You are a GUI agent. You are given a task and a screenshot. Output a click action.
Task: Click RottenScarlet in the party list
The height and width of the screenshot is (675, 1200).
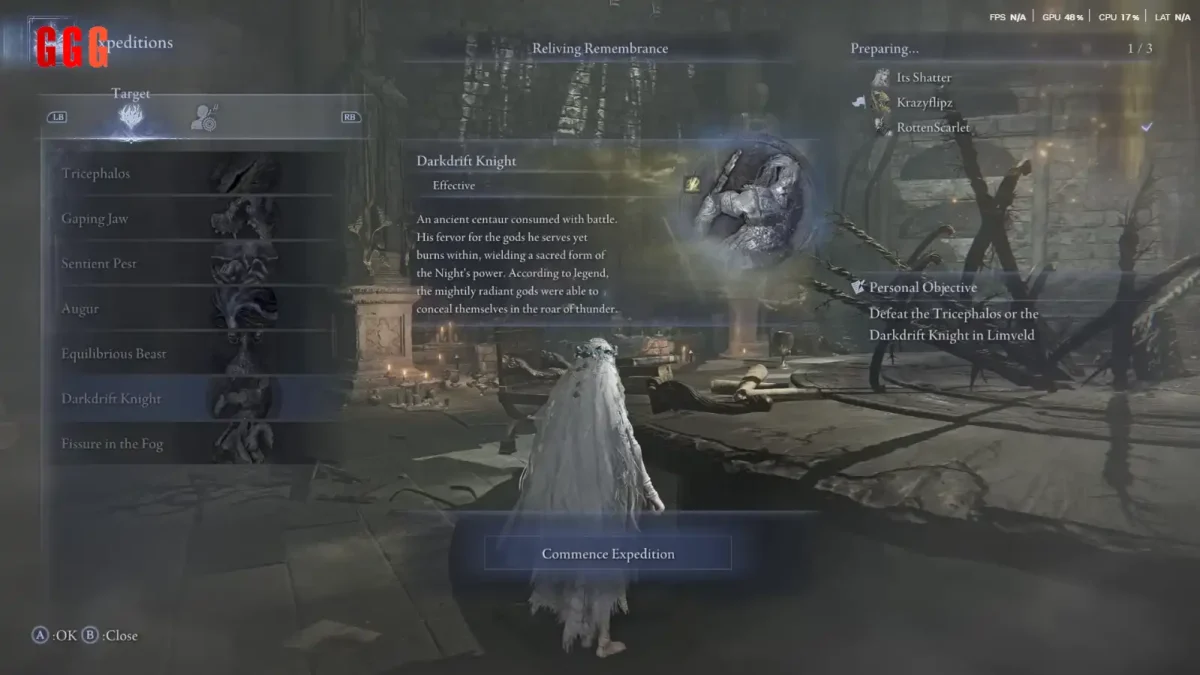[x=932, y=128]
